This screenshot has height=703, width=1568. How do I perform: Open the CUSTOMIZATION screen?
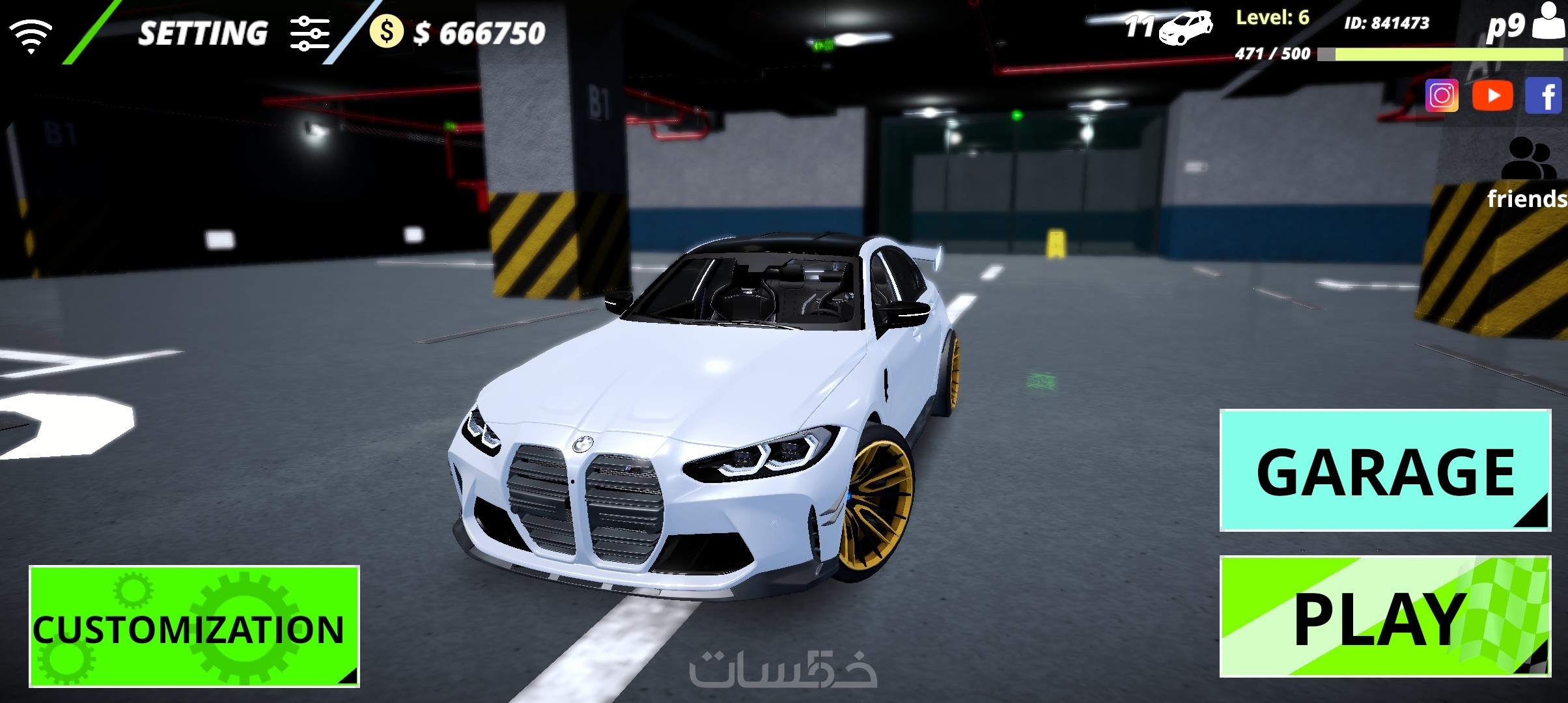tap(194, 626)
